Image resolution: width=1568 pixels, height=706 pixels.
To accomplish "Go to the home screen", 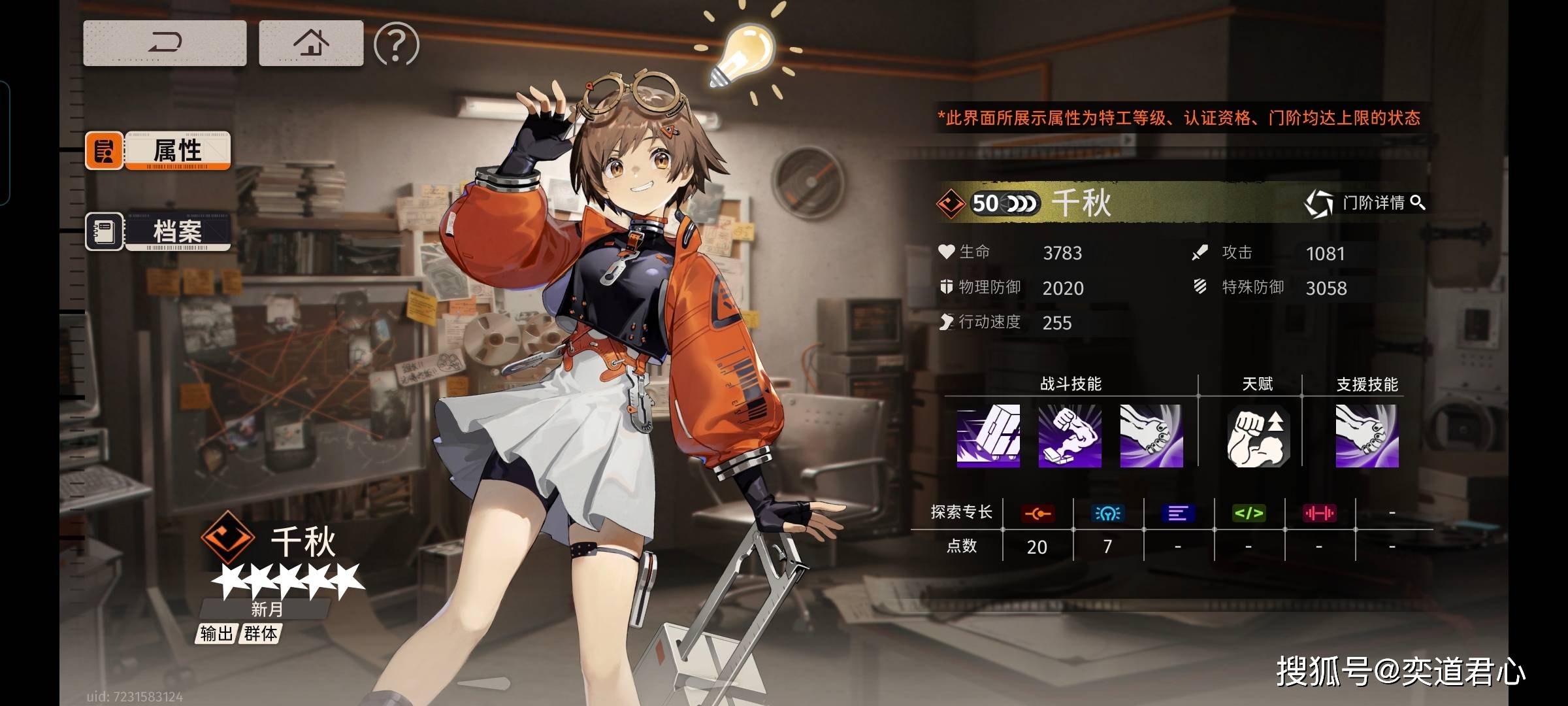I will click(311, 43).
